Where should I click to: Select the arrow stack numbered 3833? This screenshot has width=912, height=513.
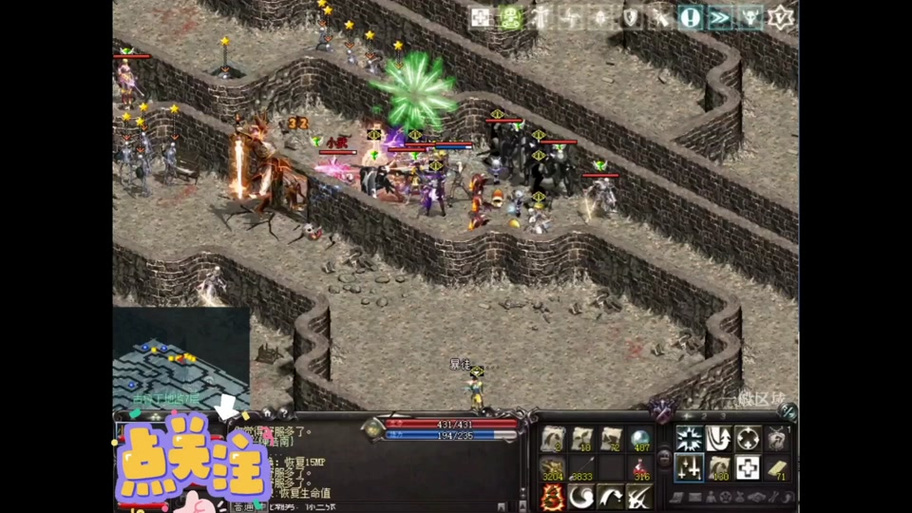[581, 467]
